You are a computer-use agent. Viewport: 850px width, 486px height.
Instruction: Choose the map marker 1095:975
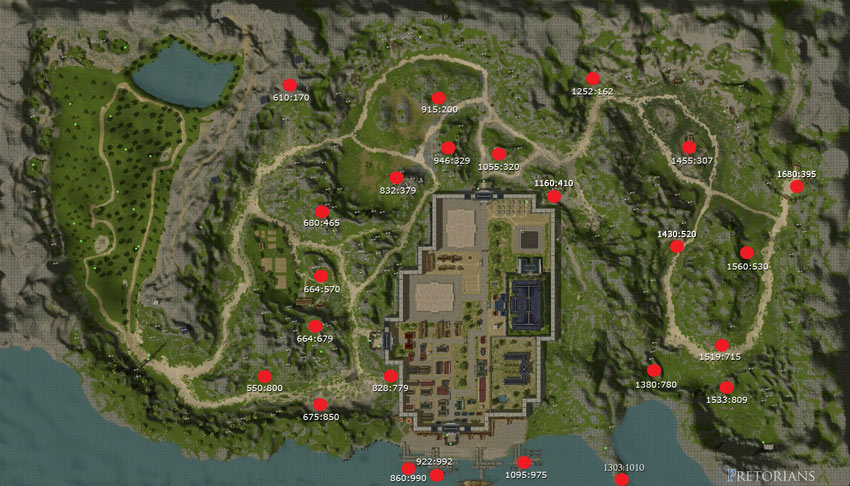coord(524,462)
